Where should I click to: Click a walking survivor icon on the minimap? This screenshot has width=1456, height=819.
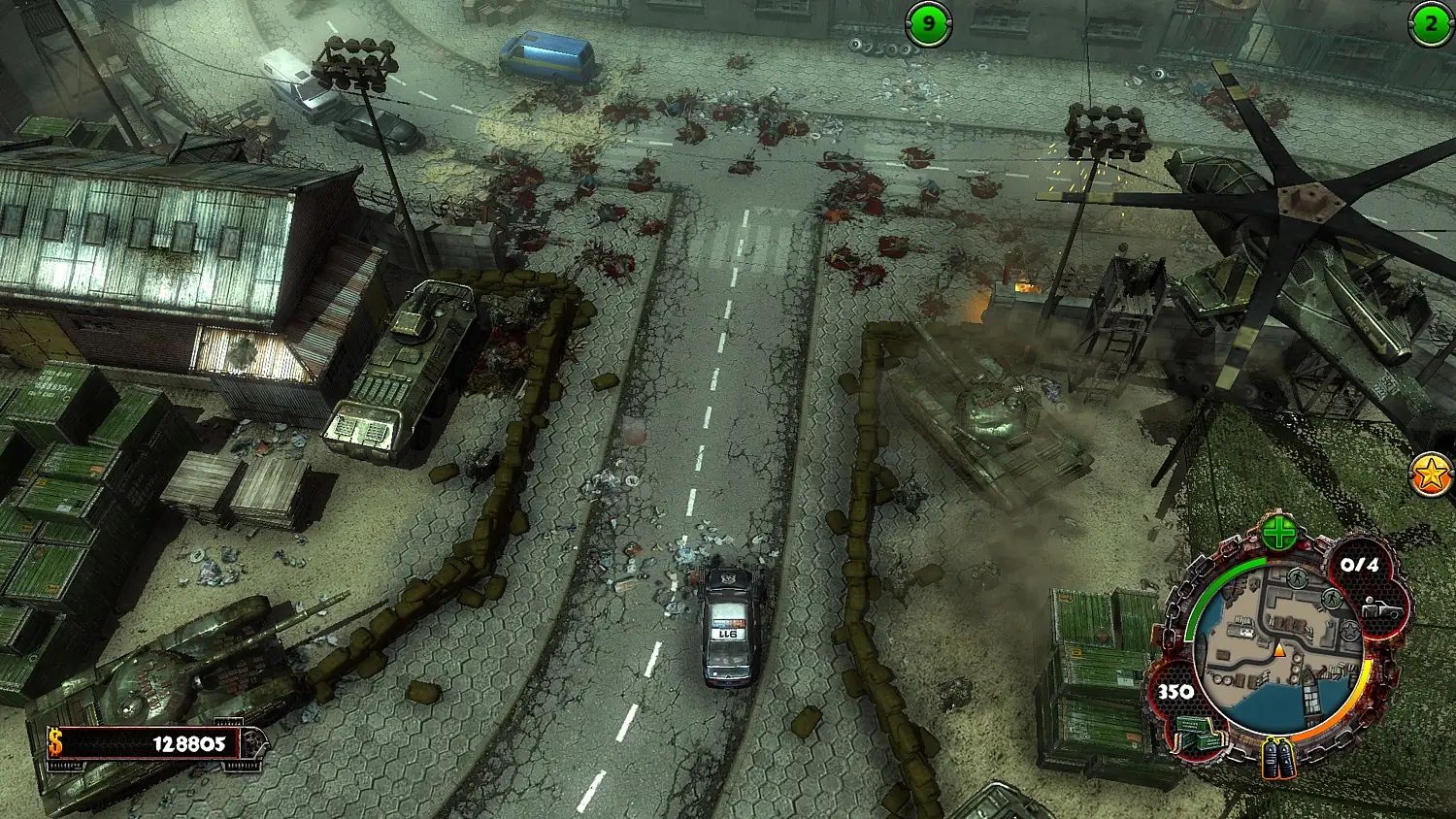coord(1297,578)
